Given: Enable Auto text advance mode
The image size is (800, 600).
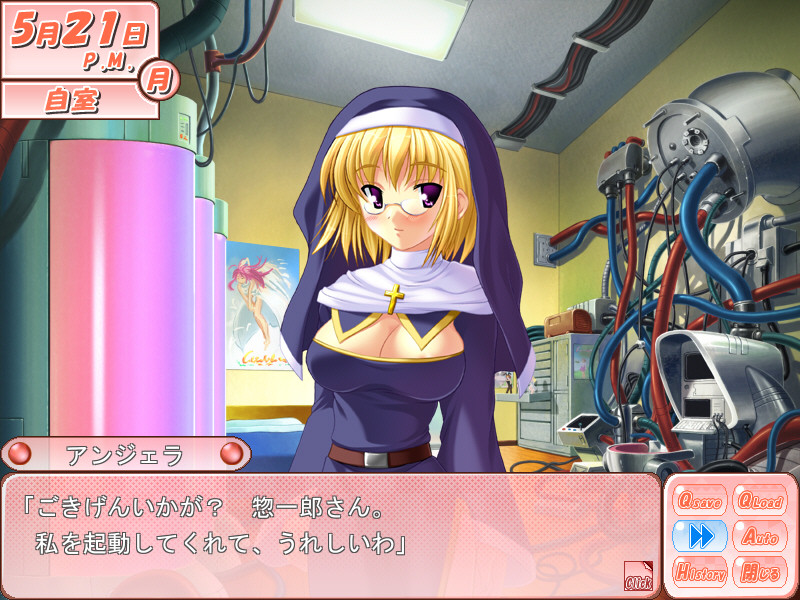Looking at the screenshot, I should tap(758, 536).
